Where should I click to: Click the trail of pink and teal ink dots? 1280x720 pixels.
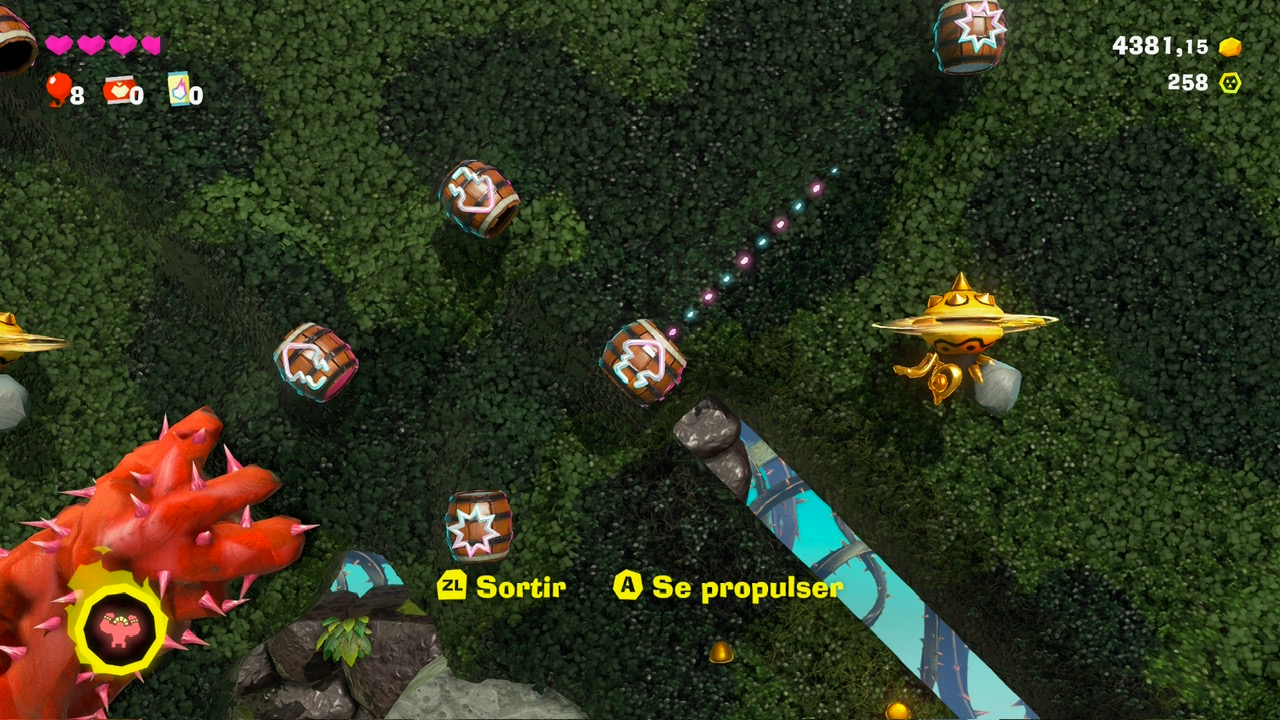tap(755, 250)
